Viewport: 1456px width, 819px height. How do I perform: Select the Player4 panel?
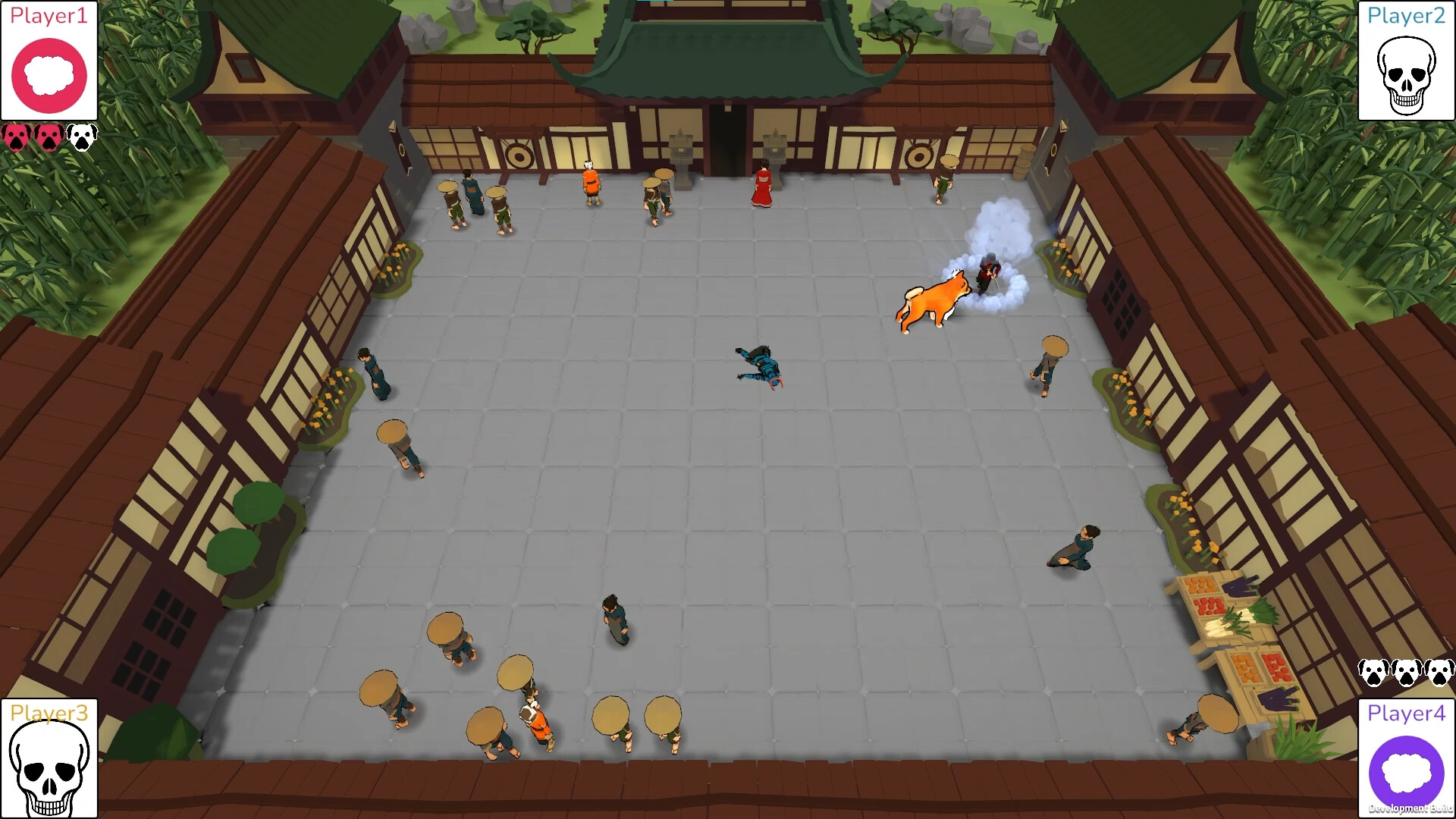(1405, 755)
